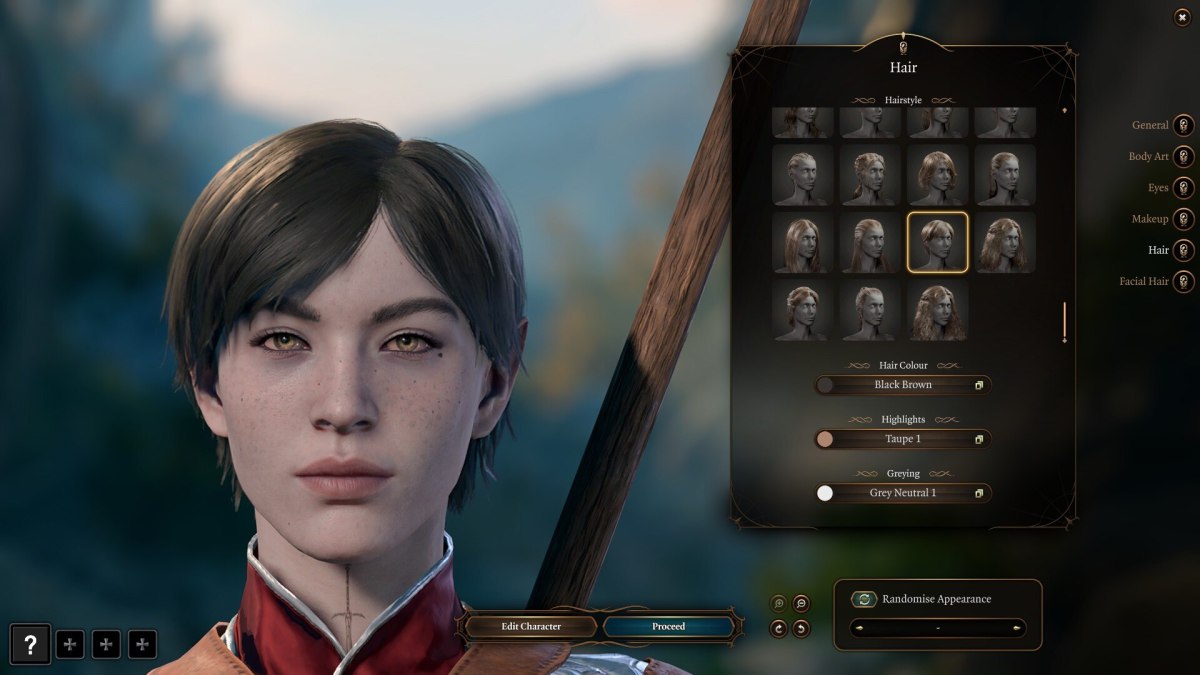The height and width of the screenshot is (675, 1200).
Task: Open the Edit Character option
Action: 530,627
